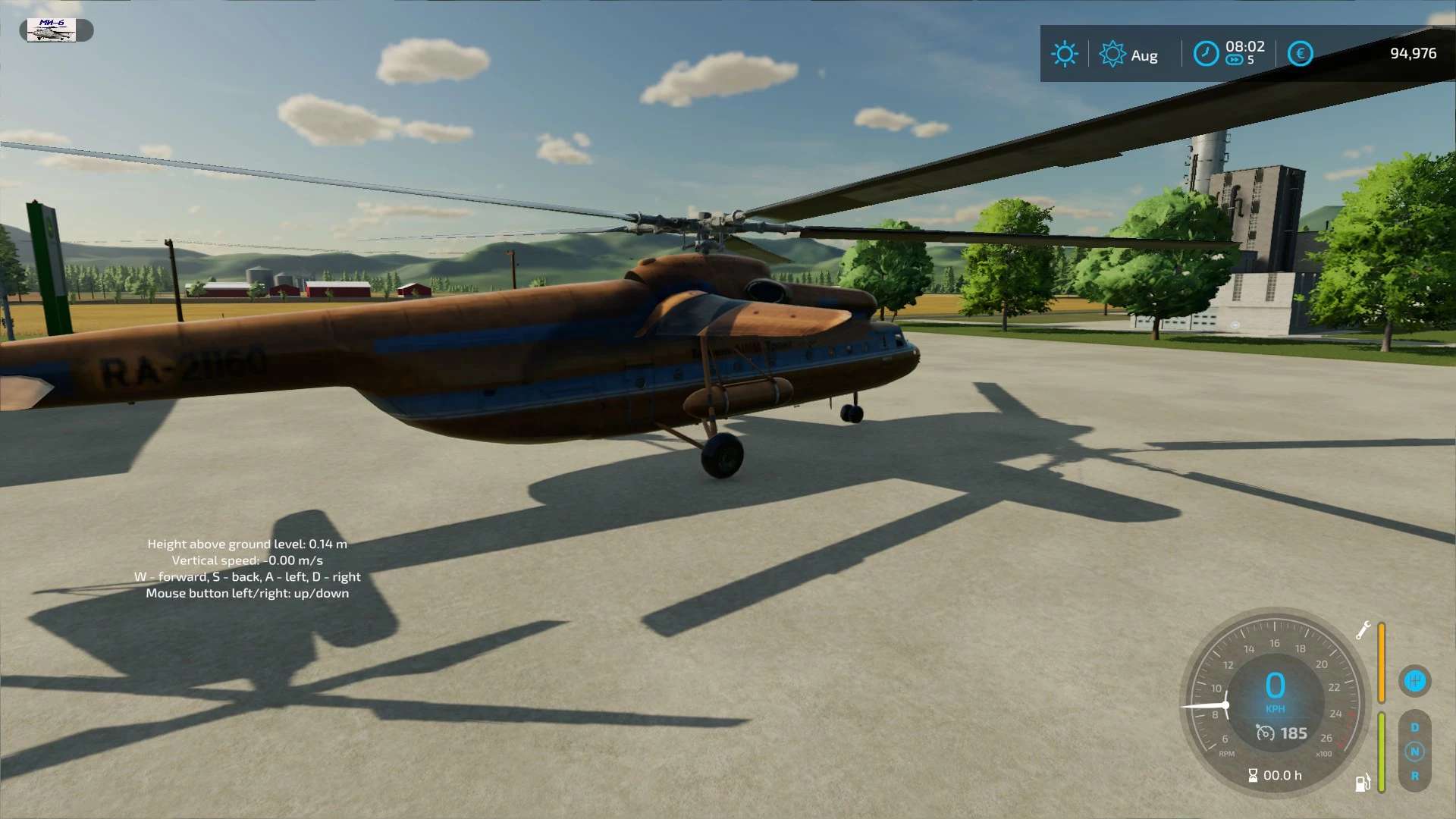Toggle the round gearbox shifter icon
The height and width of the screenshot is (819, 1456).
[1415, 681]
